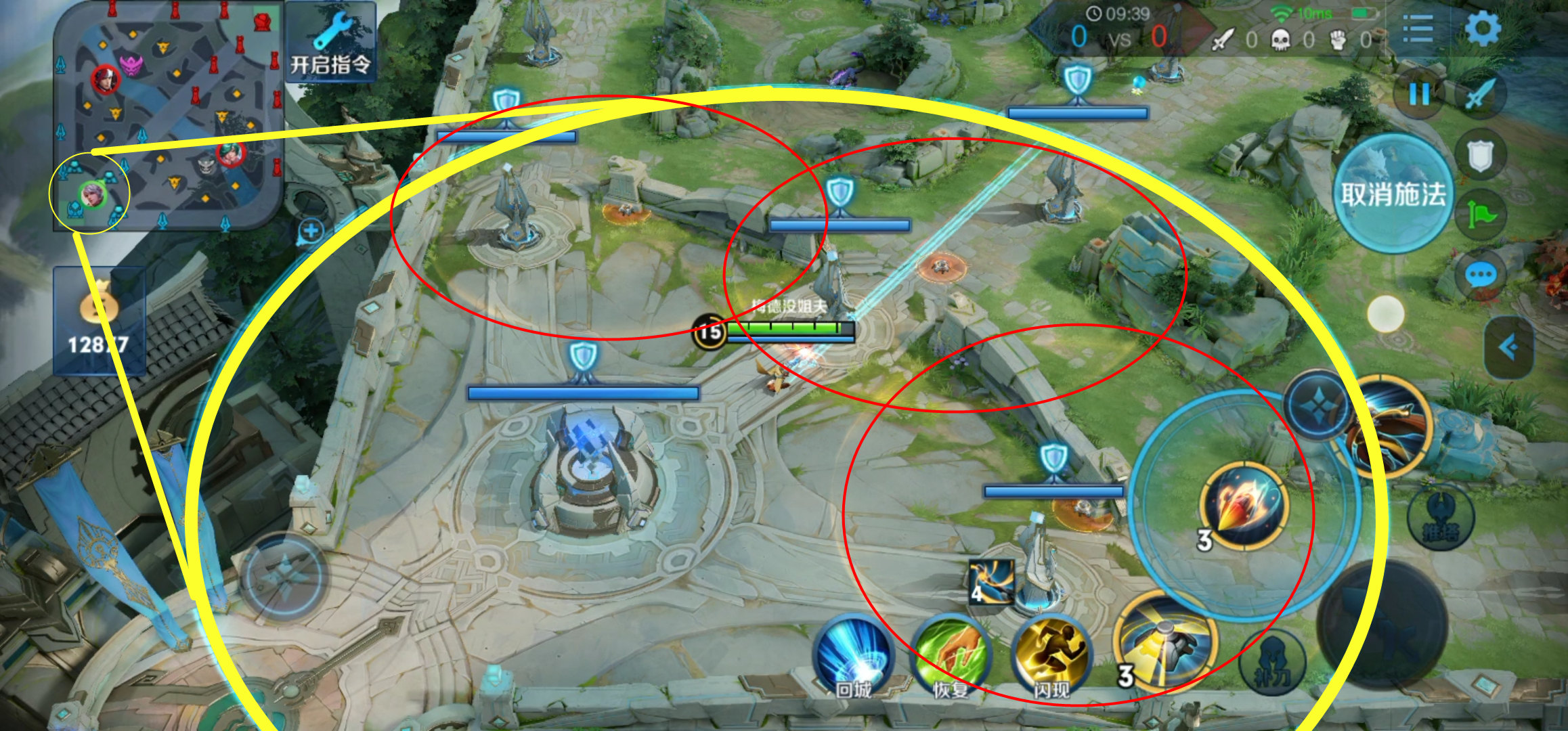1568x731 pixels.
Task: Activate the flaming arrowhead skill
Action: 1243,506
